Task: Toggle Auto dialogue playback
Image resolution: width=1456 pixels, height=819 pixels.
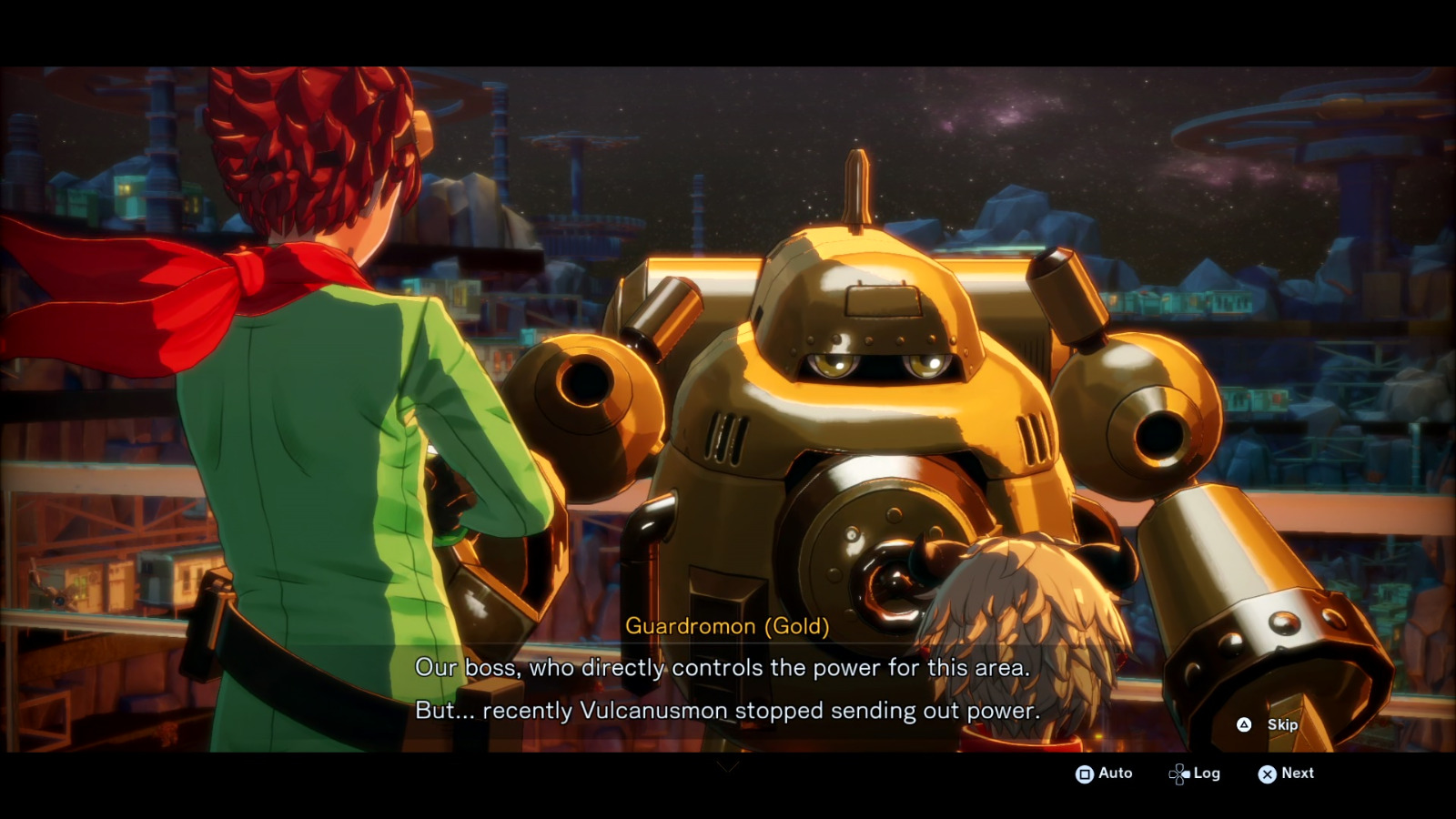Action: click(1104, 773)
